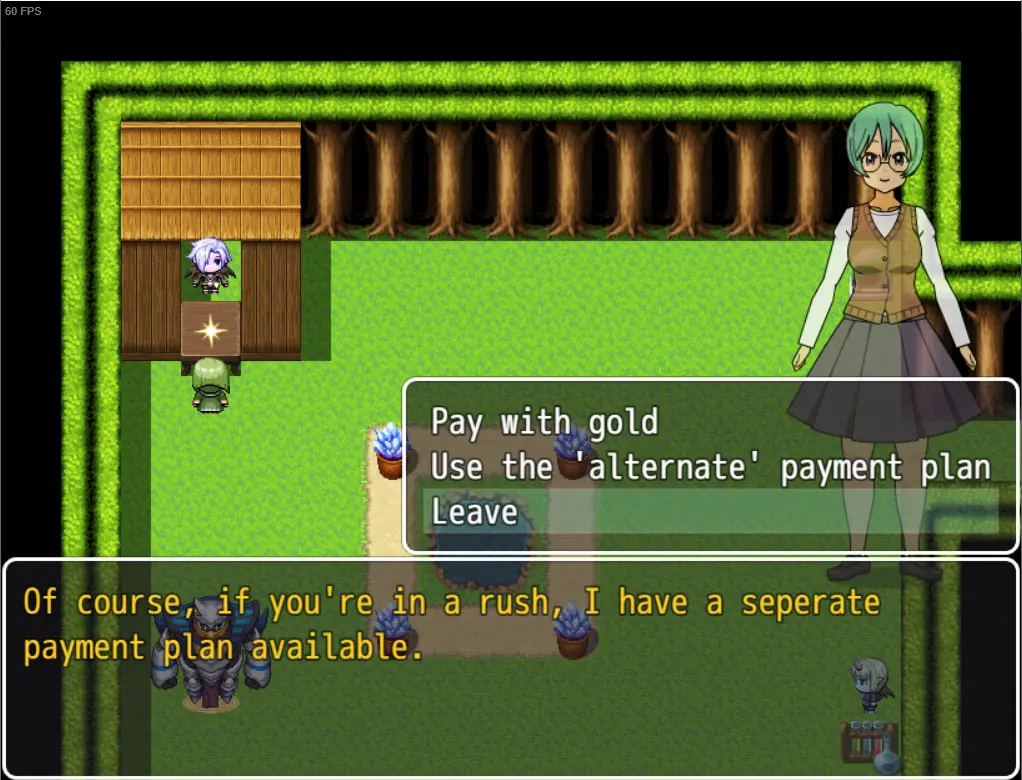Choose the 'Pay with gold' option

(545, 422)
